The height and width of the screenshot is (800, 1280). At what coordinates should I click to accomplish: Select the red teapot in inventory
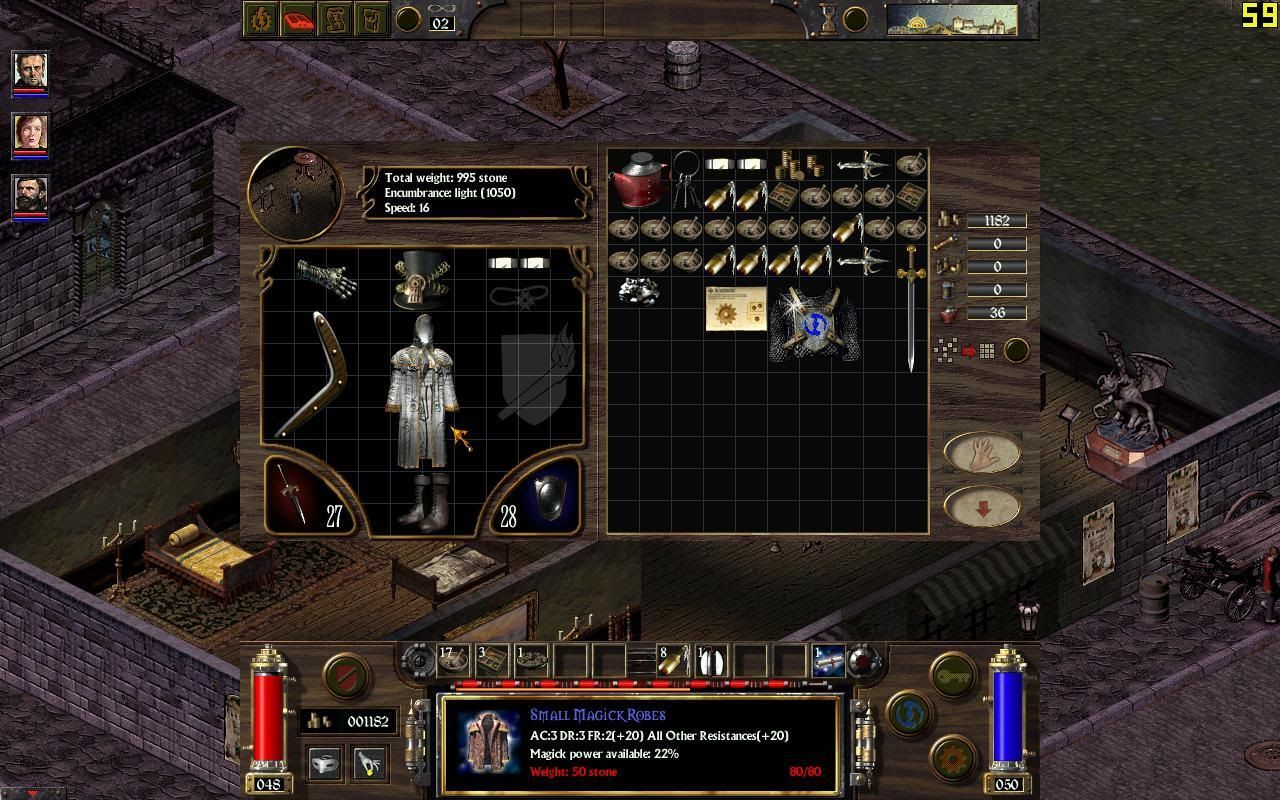[x=640, y=181]
